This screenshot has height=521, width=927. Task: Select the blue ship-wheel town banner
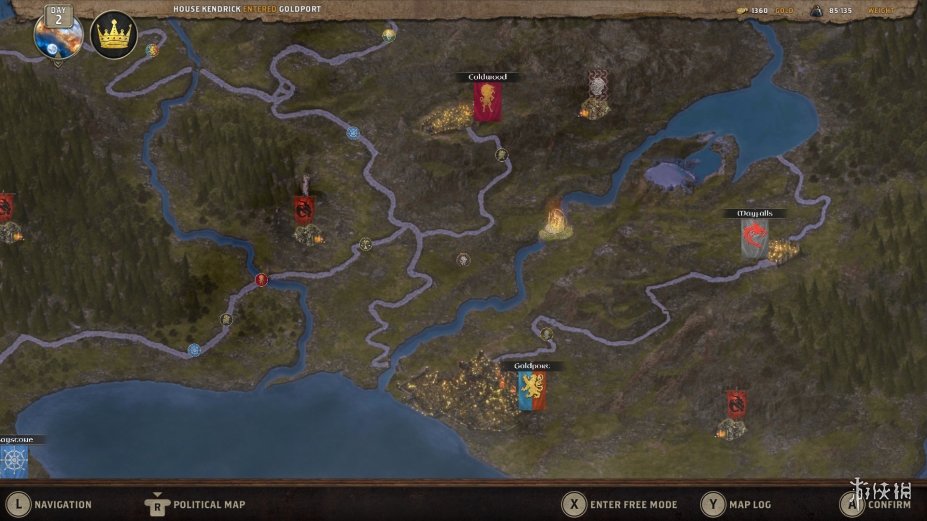(x=13, y=459)
